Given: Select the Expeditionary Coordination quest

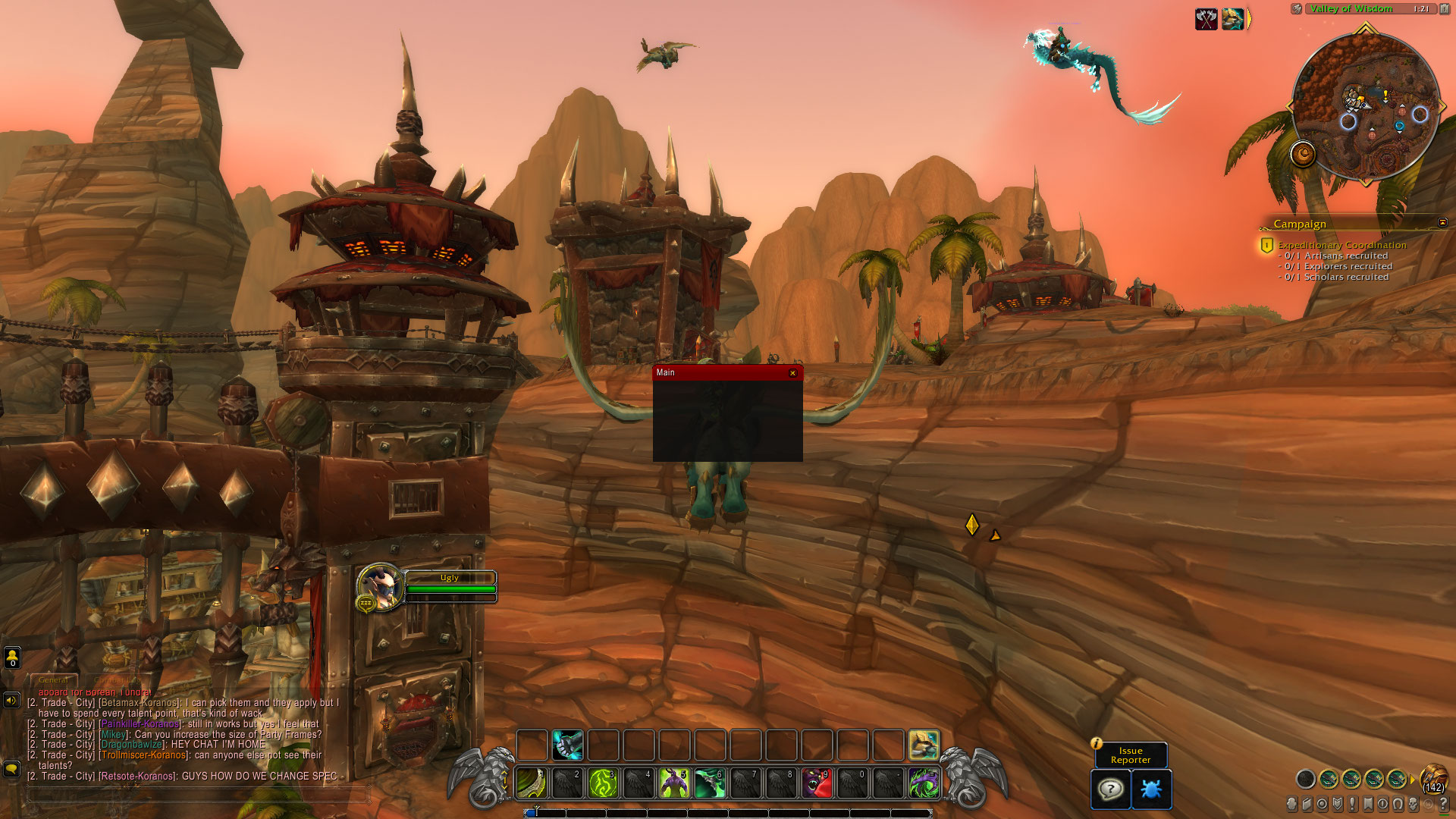Looking at the screenshot, I should tap(1341, 245).
